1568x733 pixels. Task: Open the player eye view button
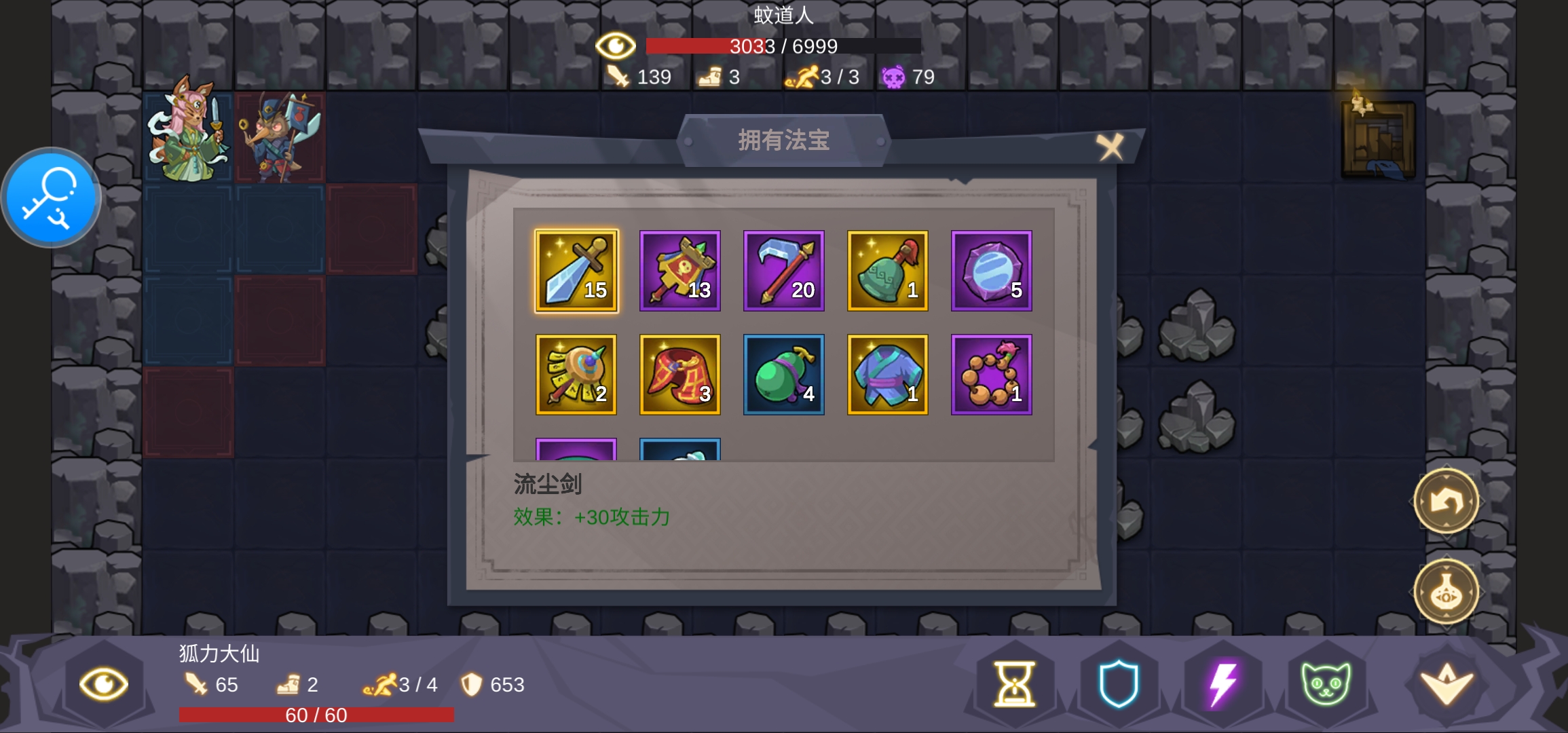tap(103, 683)
